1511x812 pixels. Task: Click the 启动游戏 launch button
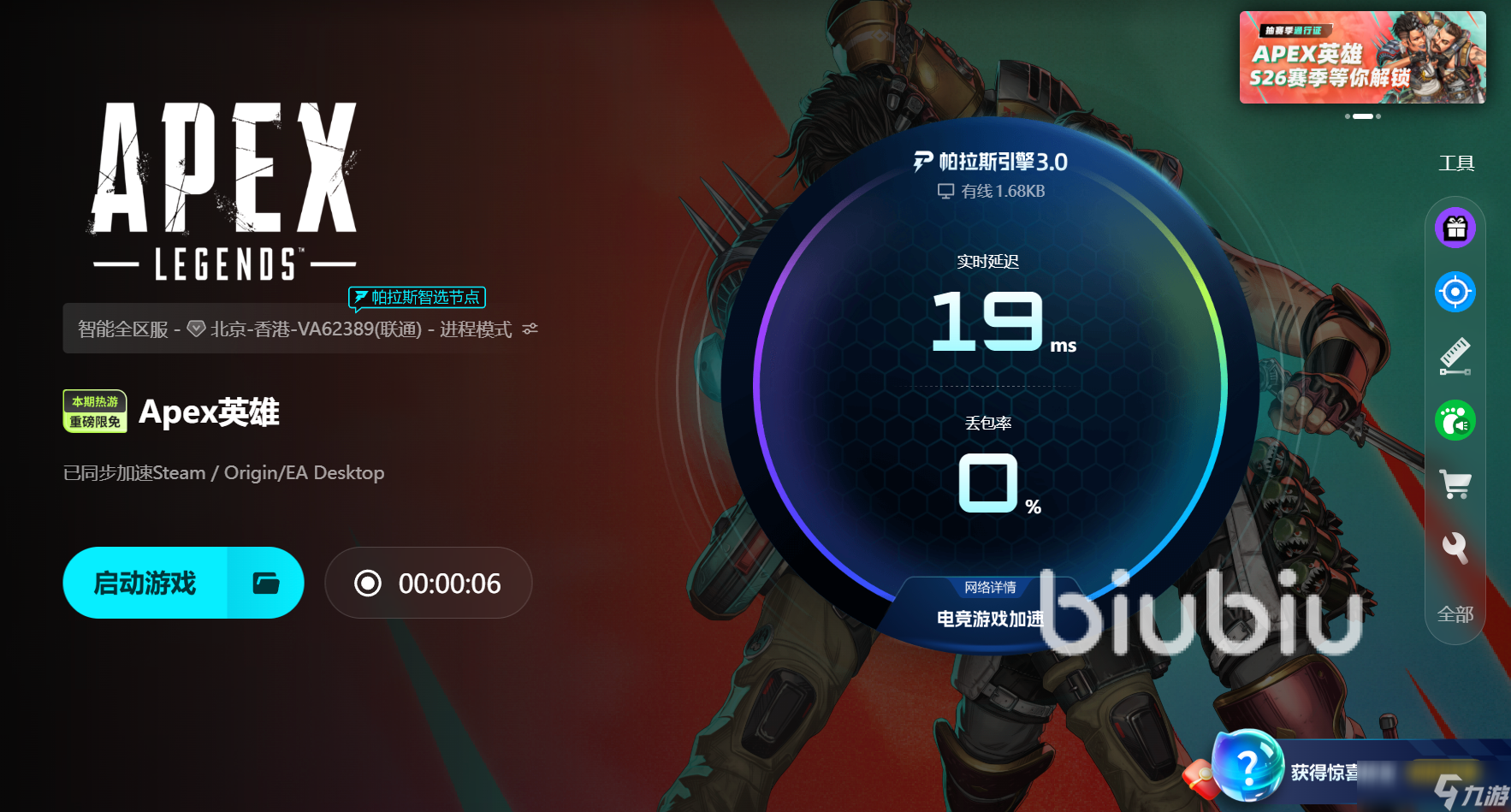coord(146,583)
